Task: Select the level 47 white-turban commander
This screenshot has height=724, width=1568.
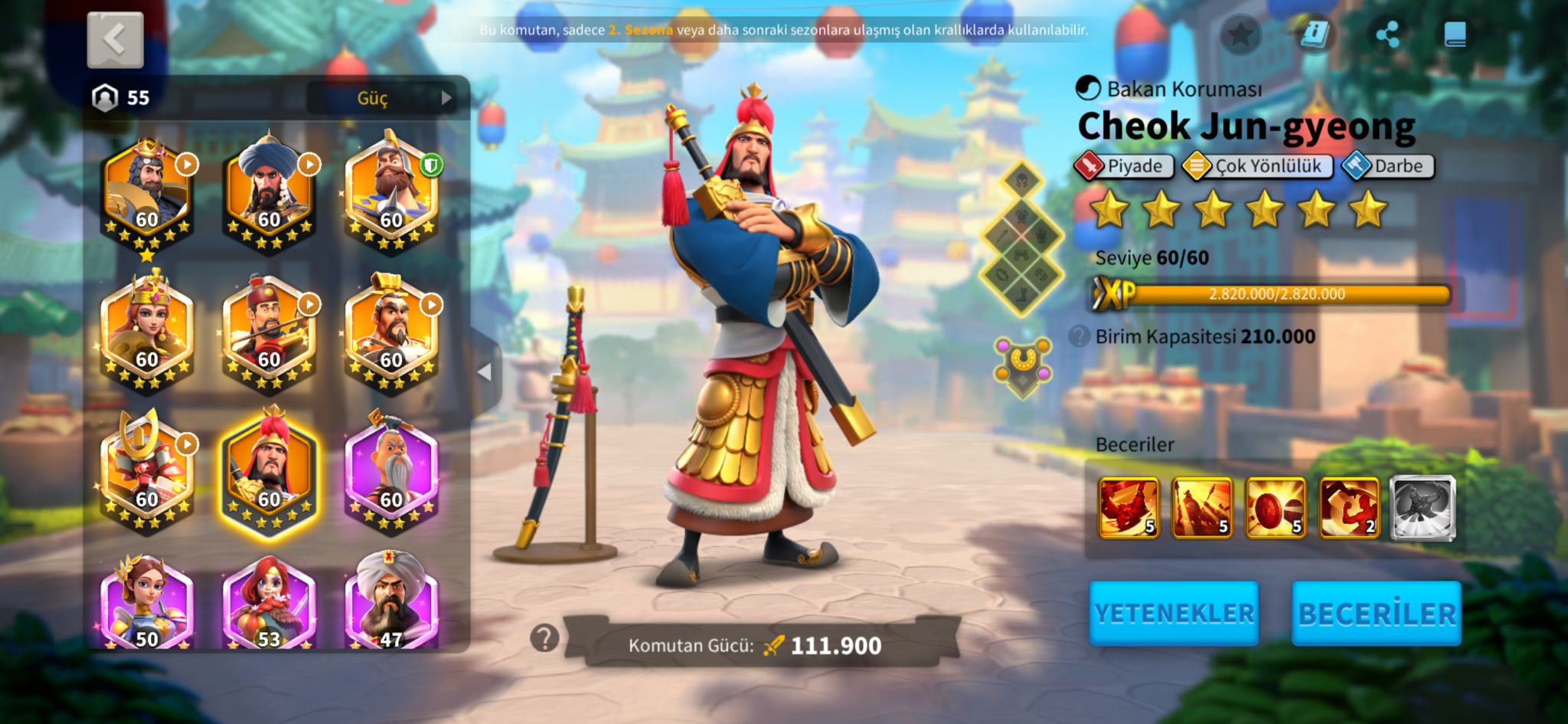Action: (x=391, y=605)
